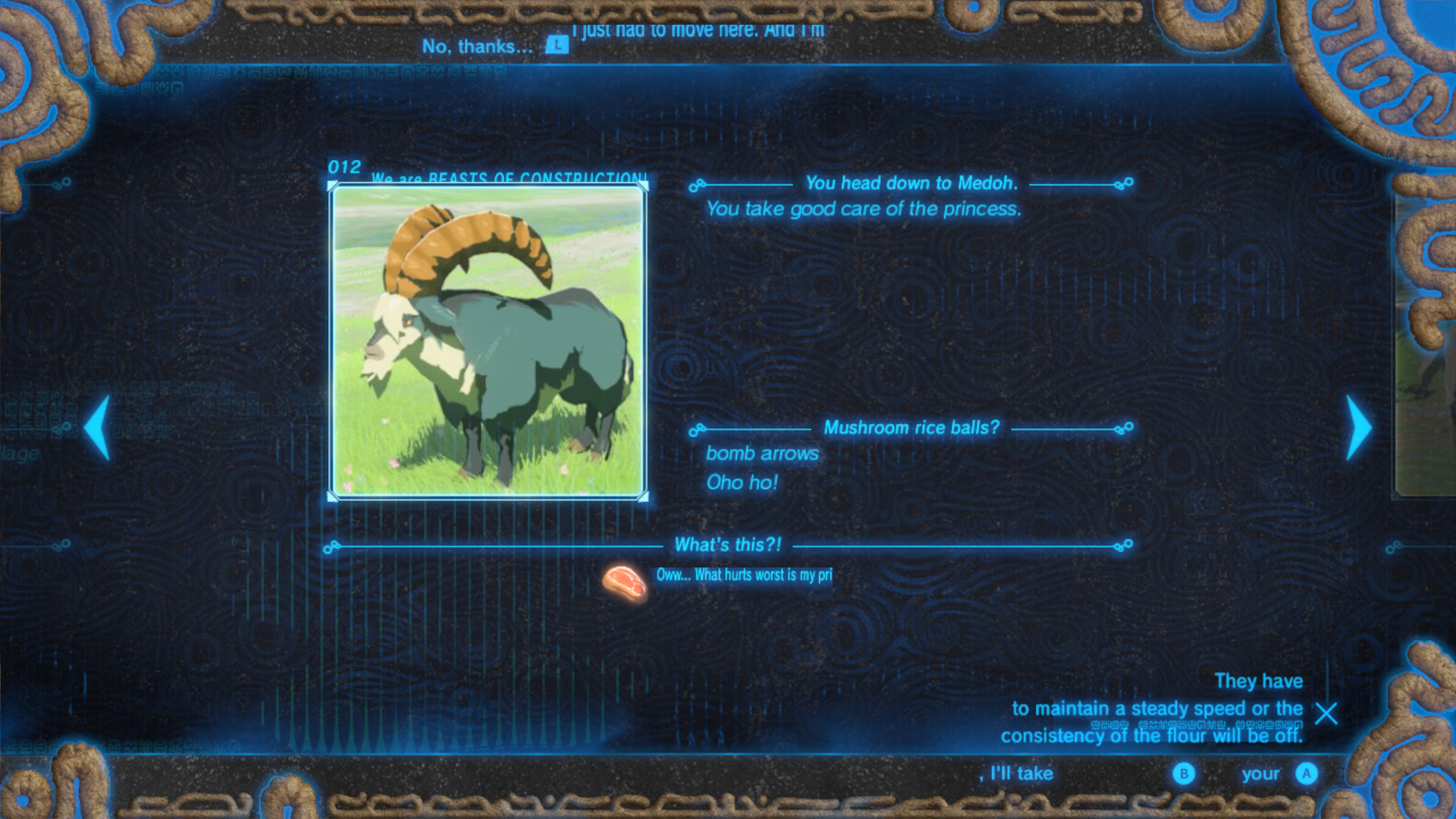Click the "Oho ho!" dialog line
Image resolution: width=1456 pixels, height=819 pixels.
point(742,482)
